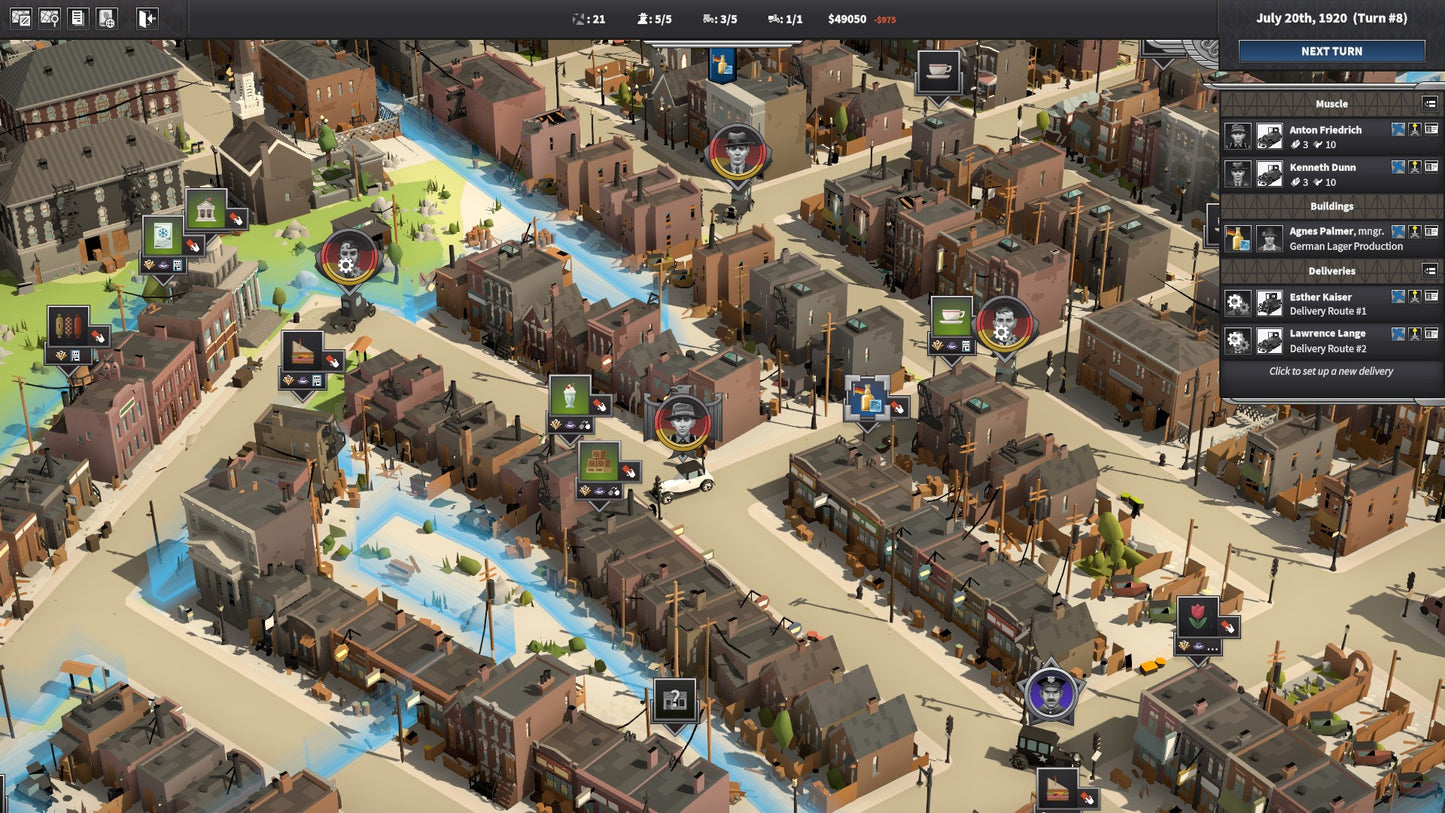Collapse the Deliveries section list toggle
1445x813 pixels.
click(x=1430, y=270)
